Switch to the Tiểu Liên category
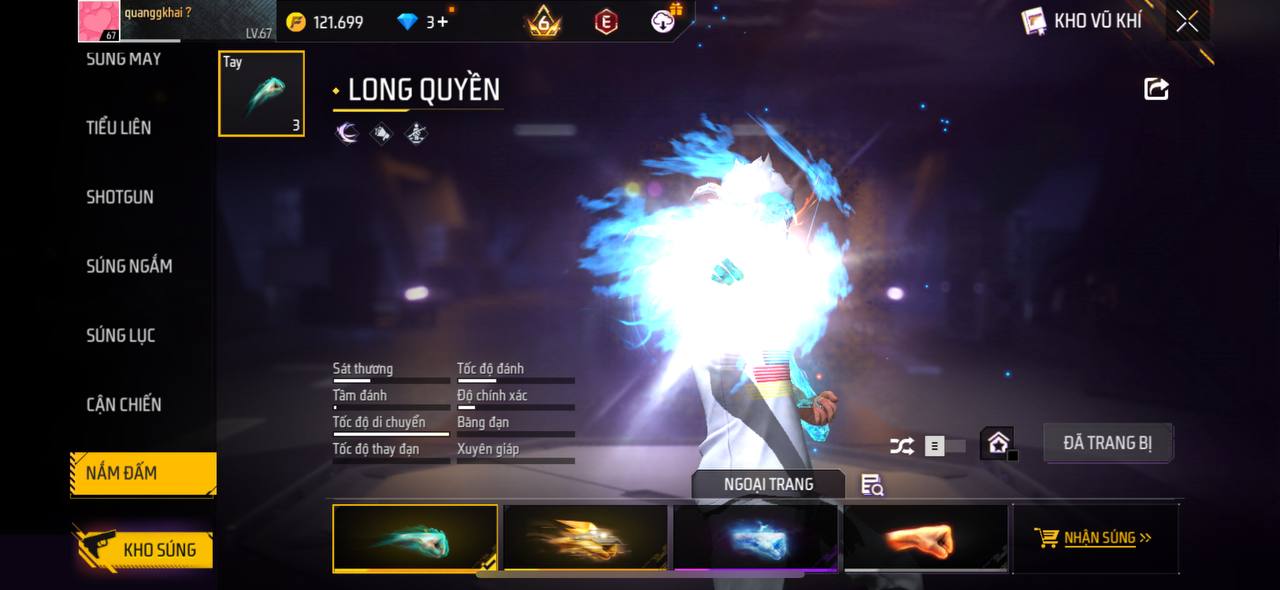Image resolution: width=1280 pixels, height=590 pixels. pyautogui.click(x=119, y=127)
